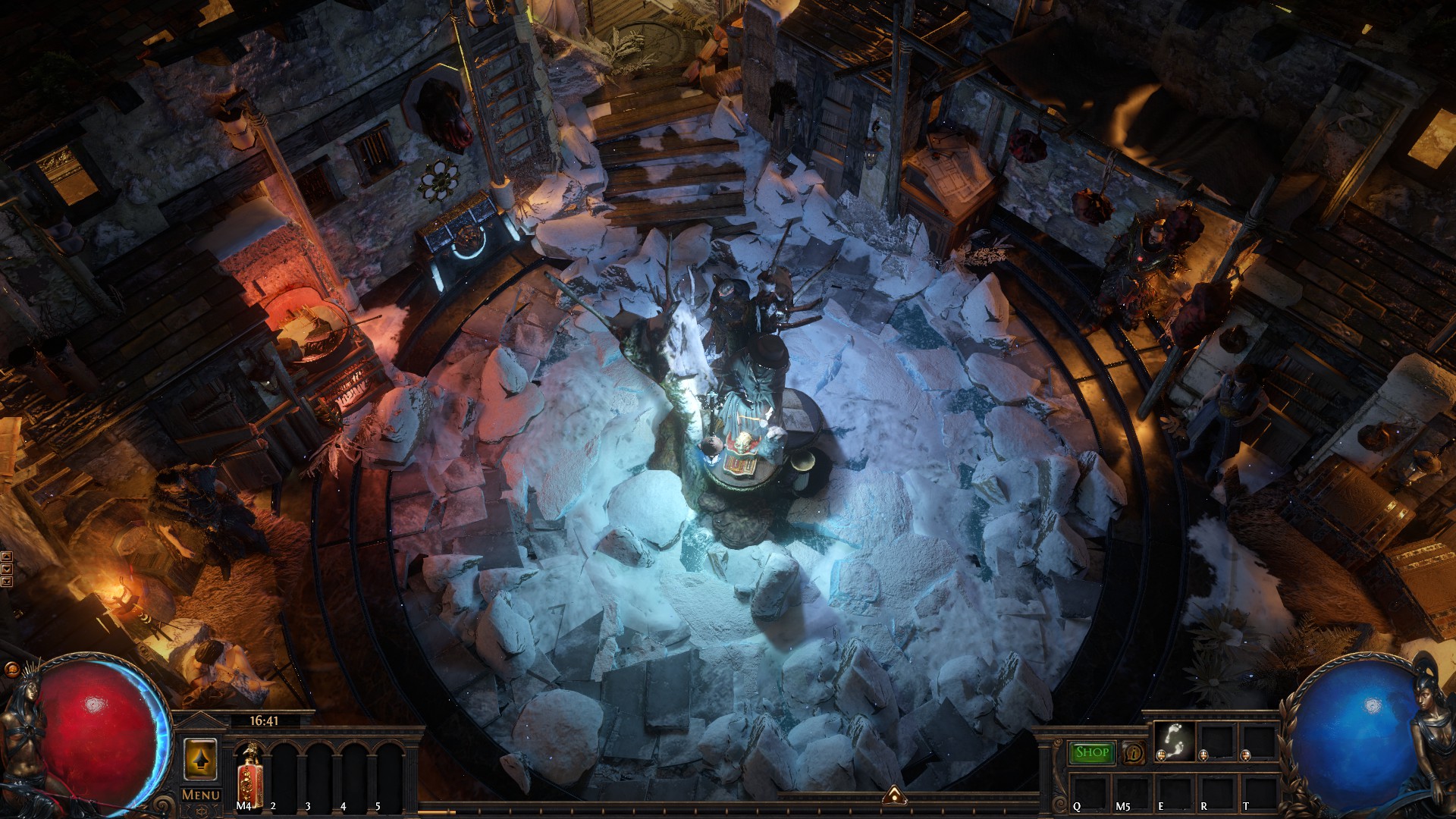Click the gold triangle marker on experience bar

point(895,795)
